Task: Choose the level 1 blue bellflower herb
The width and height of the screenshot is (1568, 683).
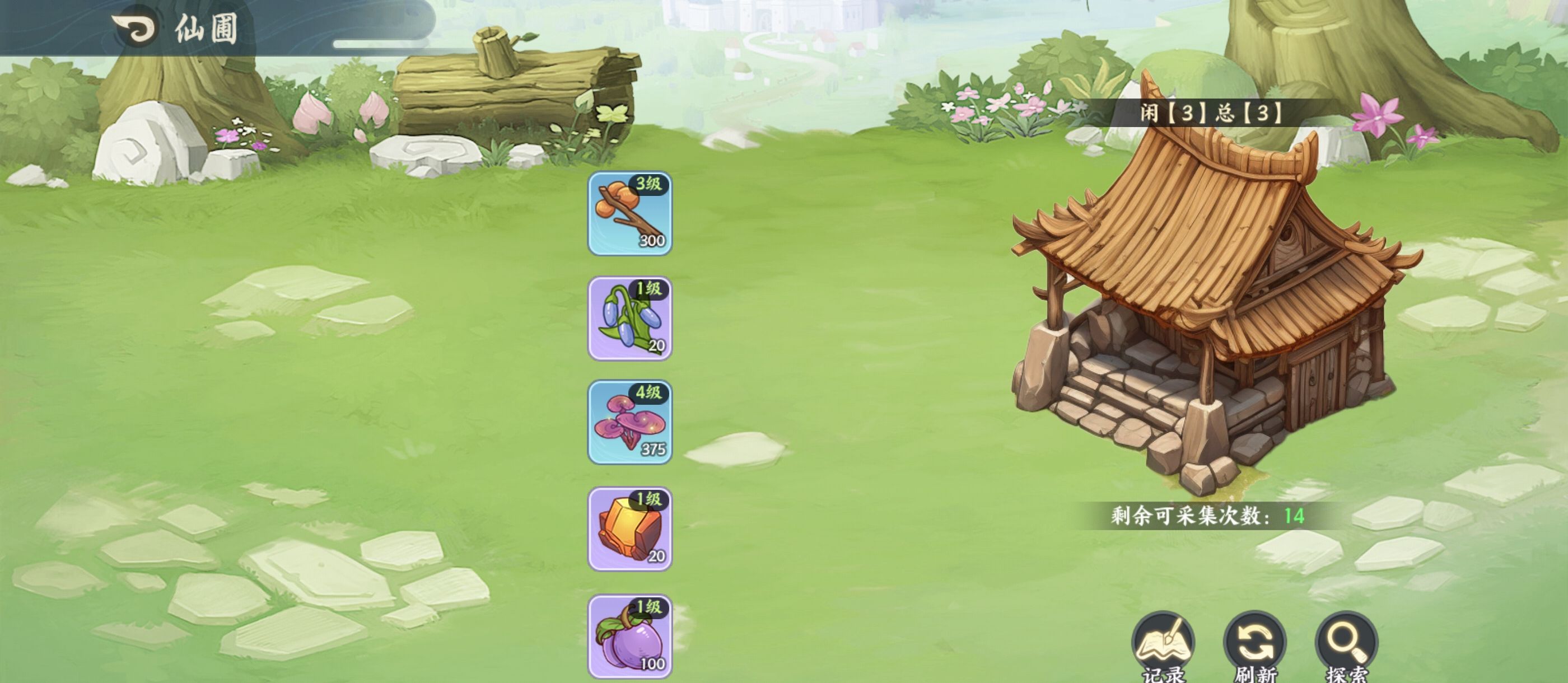Action: (629, 319)
